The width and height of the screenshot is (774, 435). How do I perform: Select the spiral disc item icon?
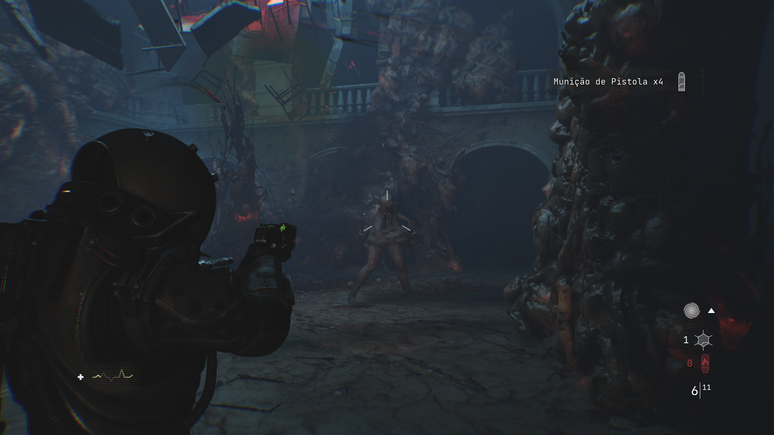tap(691, 311)
